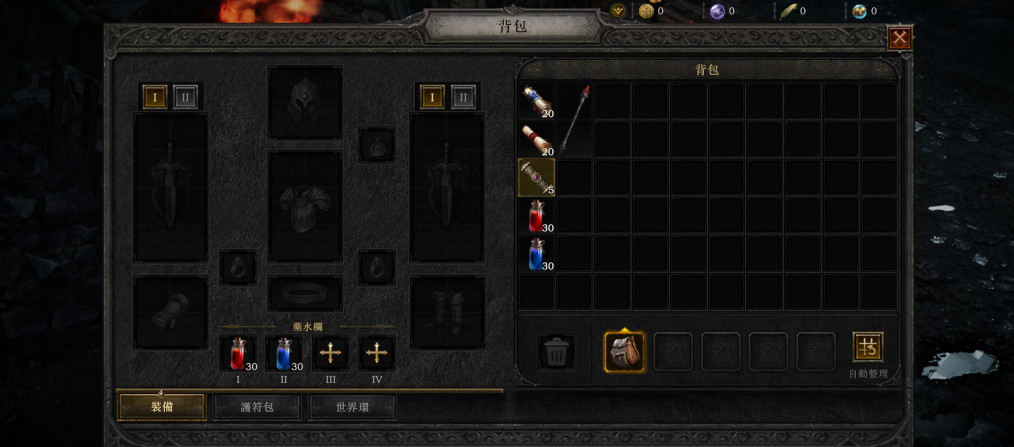This screenshot has height=447, width=1014.
Task: Select the chest armor equipment slot
Action: [x=305, y=206]
